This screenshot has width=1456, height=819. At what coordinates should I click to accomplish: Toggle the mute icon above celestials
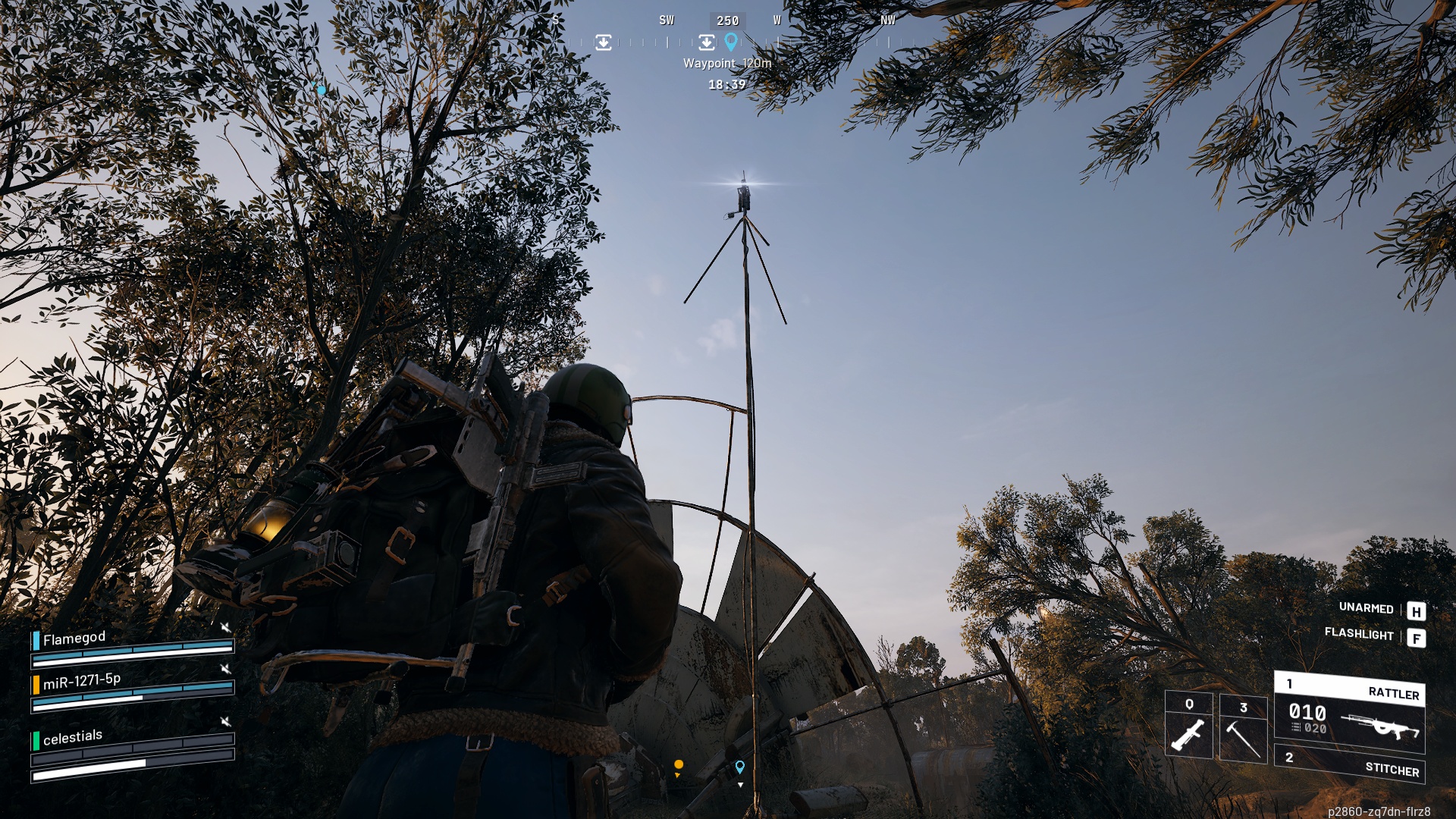tap(225, 721)
